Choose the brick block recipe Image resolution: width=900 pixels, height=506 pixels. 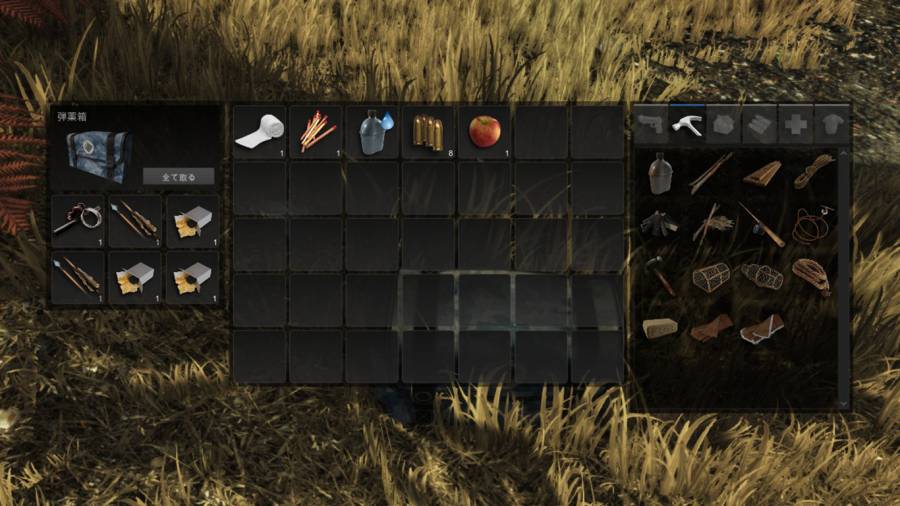coord(658,328)
